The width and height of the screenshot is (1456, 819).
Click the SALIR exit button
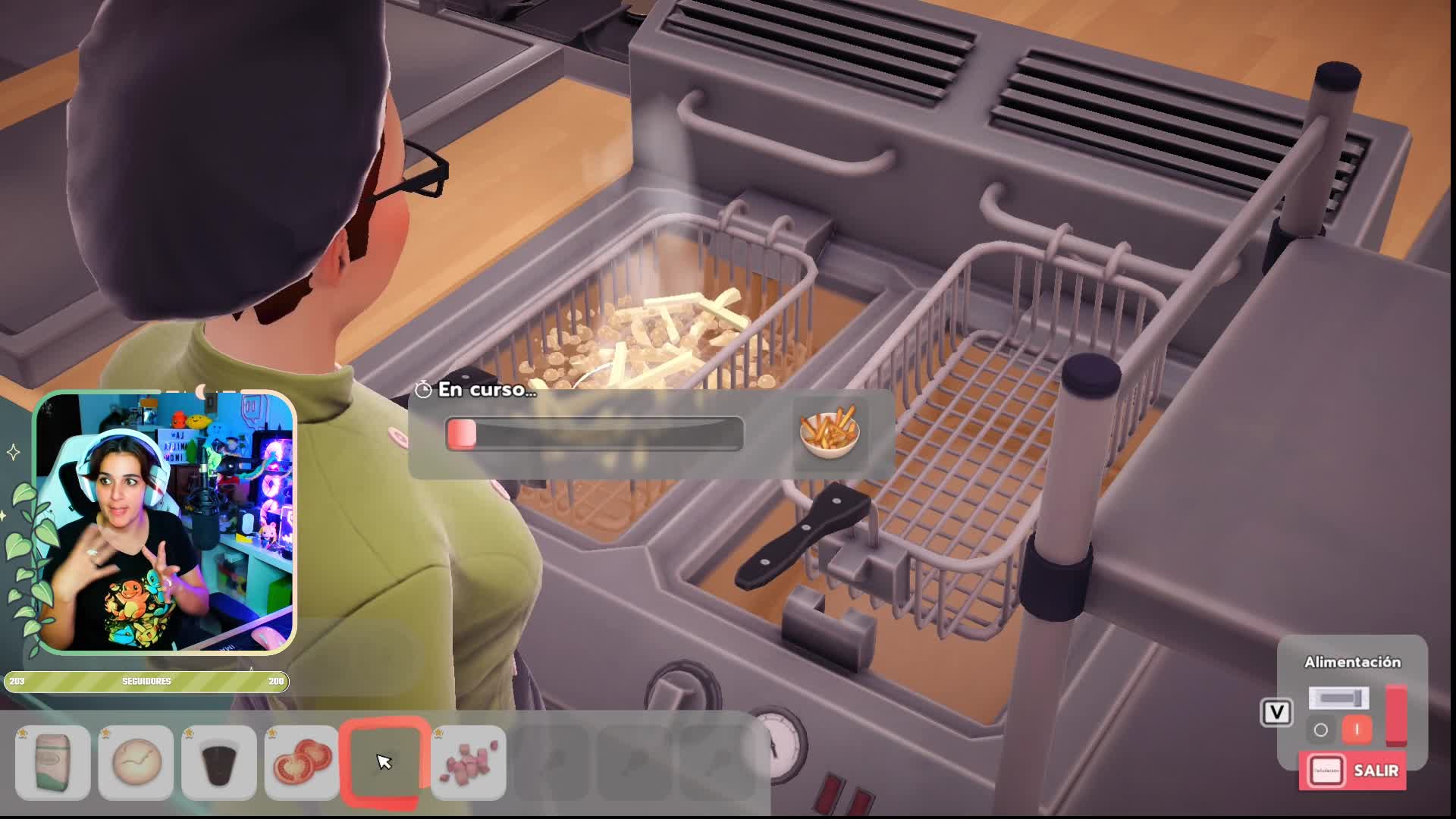click(x=1354, y=770)
